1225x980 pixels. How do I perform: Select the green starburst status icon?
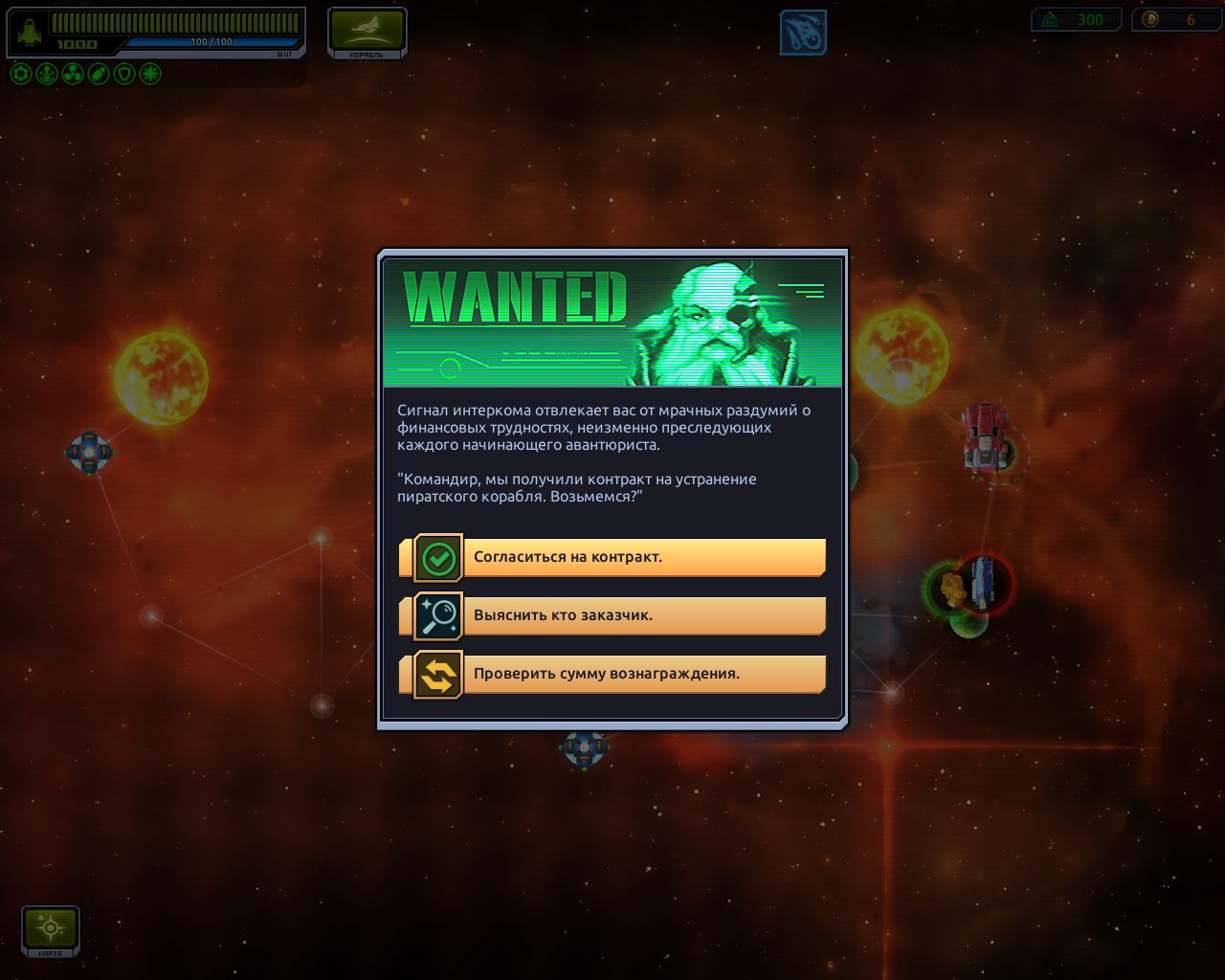coord(150,74)
